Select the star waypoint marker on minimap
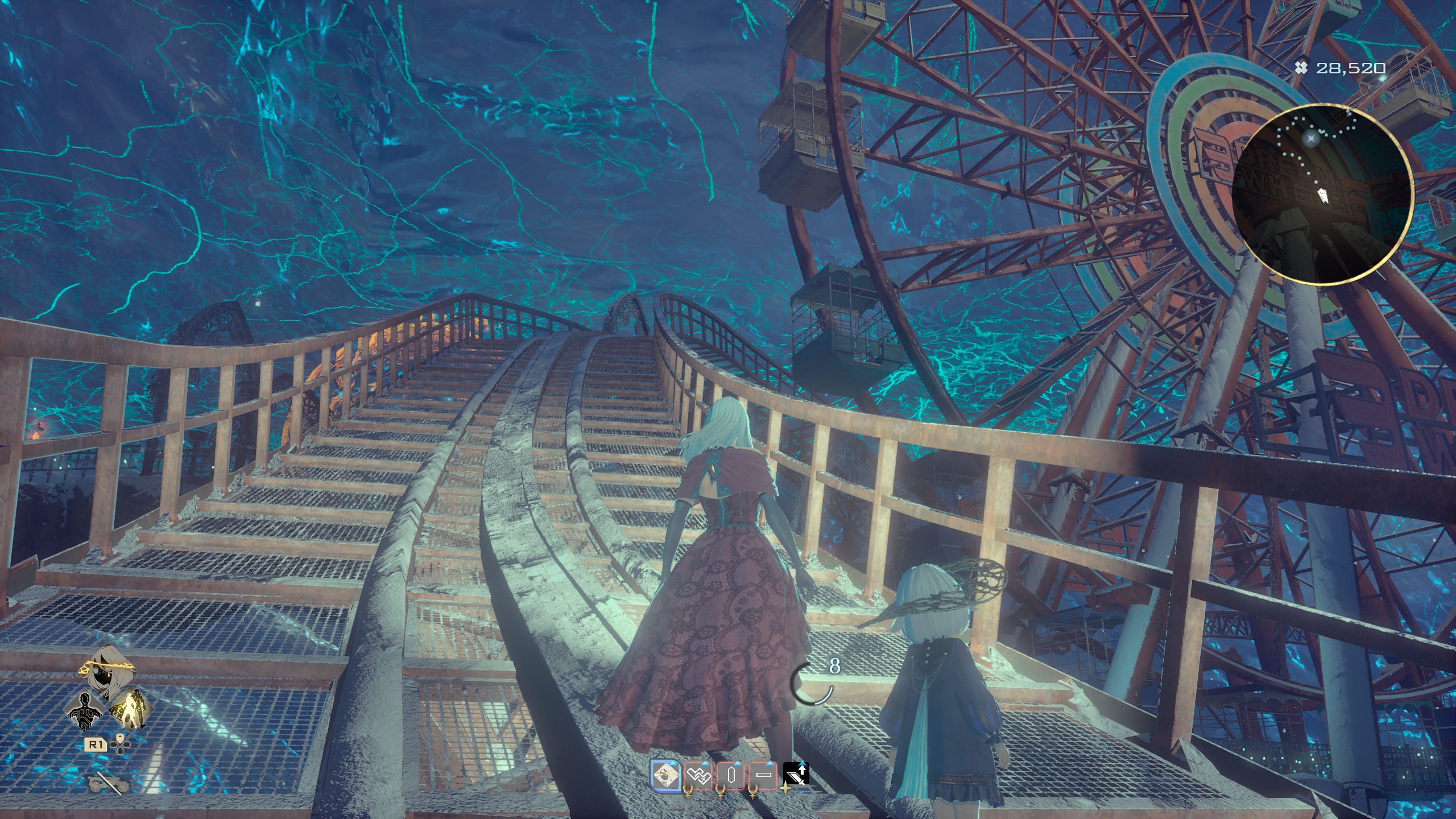The width and height of the screenshot is (1456, 819). point(1306,138)
